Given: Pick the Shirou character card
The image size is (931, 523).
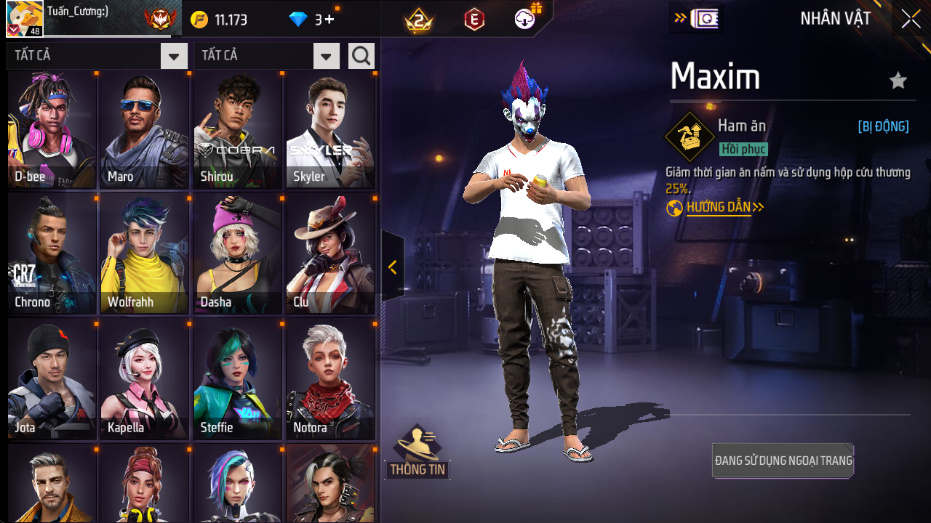Looking at the screenshot, I should point(238,129).
